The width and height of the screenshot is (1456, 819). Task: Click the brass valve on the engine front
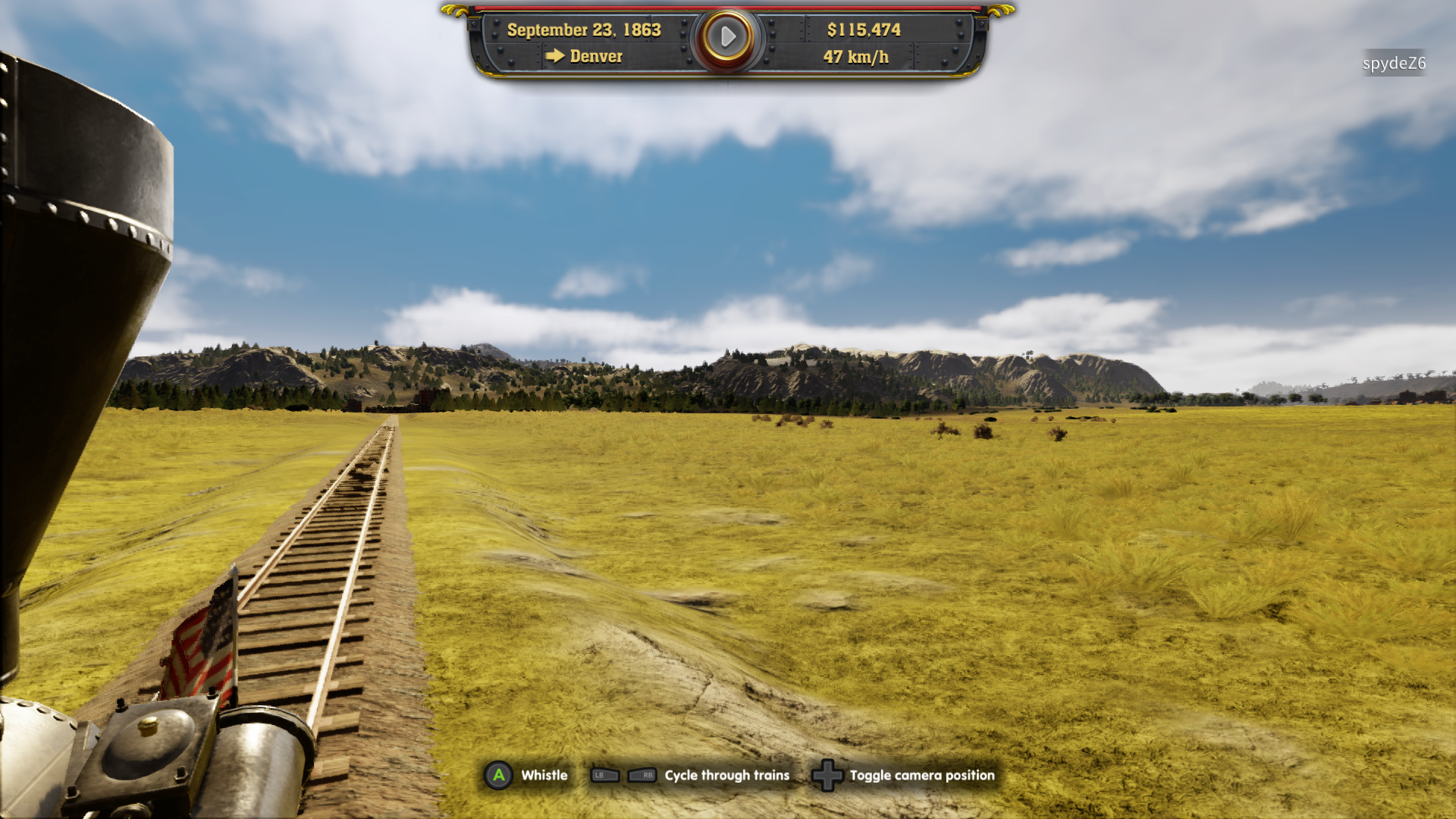tap(148, 724)
